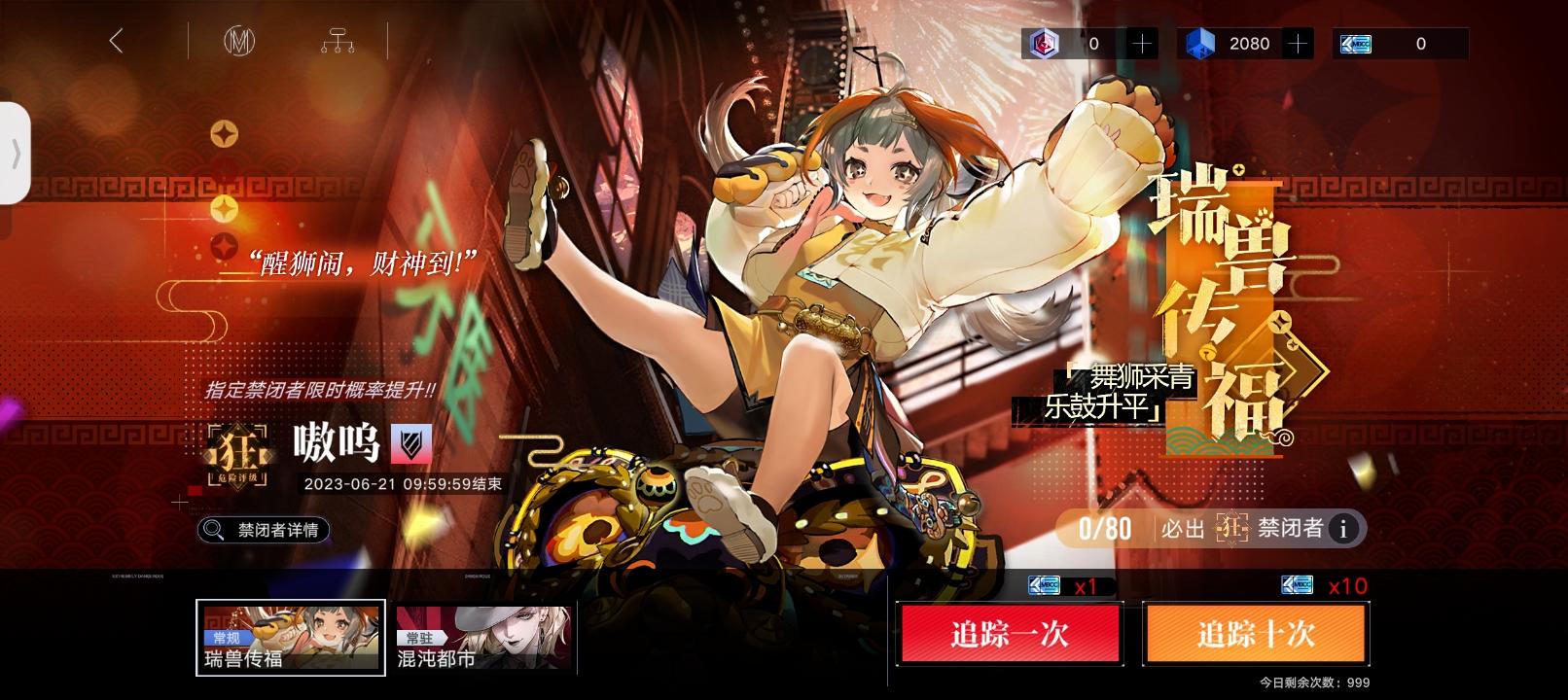1568x700 pixels.
Task: Open the red gem currency details
Action: click(x=1046, y=43)
